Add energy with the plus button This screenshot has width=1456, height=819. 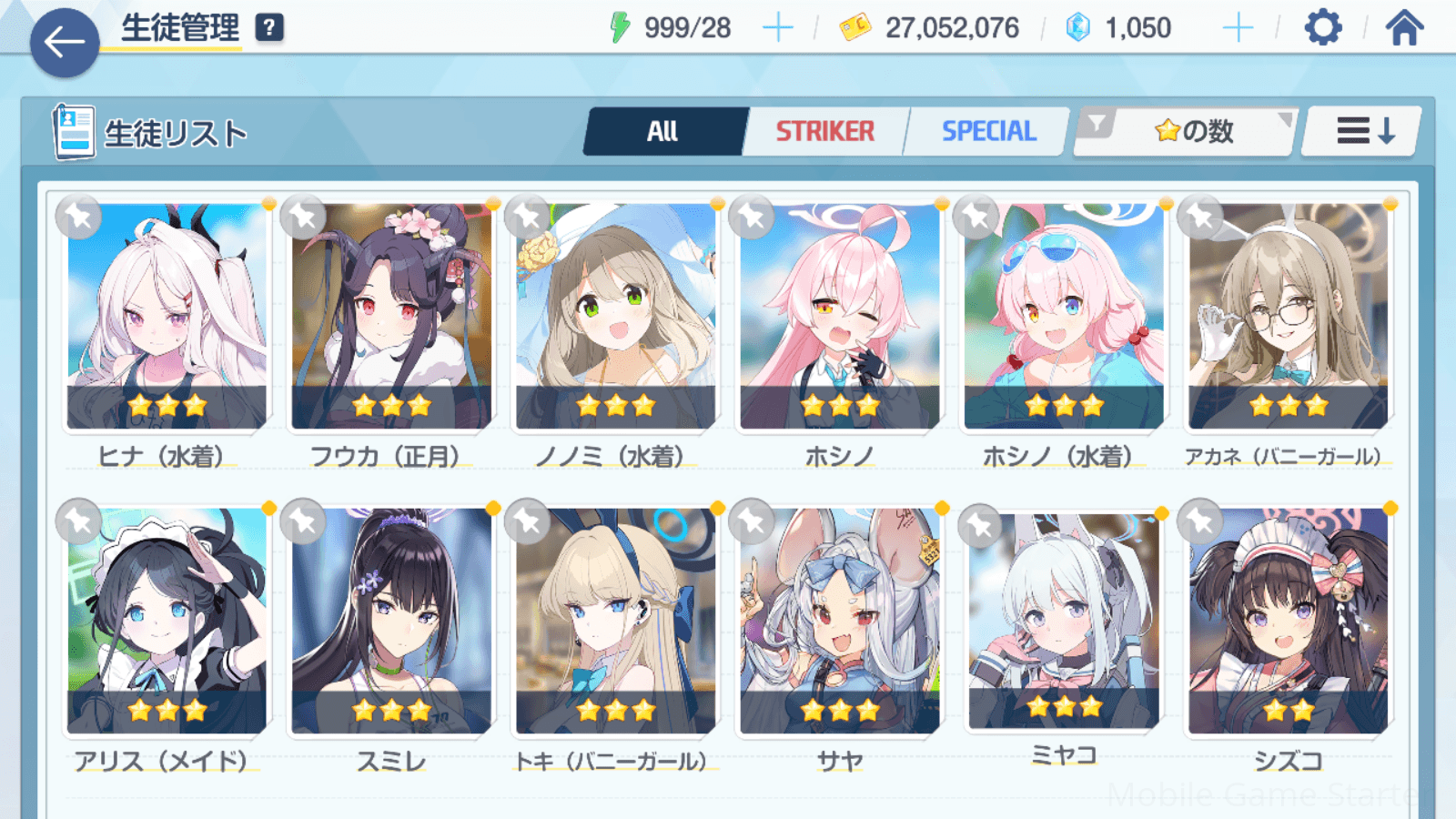click(x=777, y=28)
